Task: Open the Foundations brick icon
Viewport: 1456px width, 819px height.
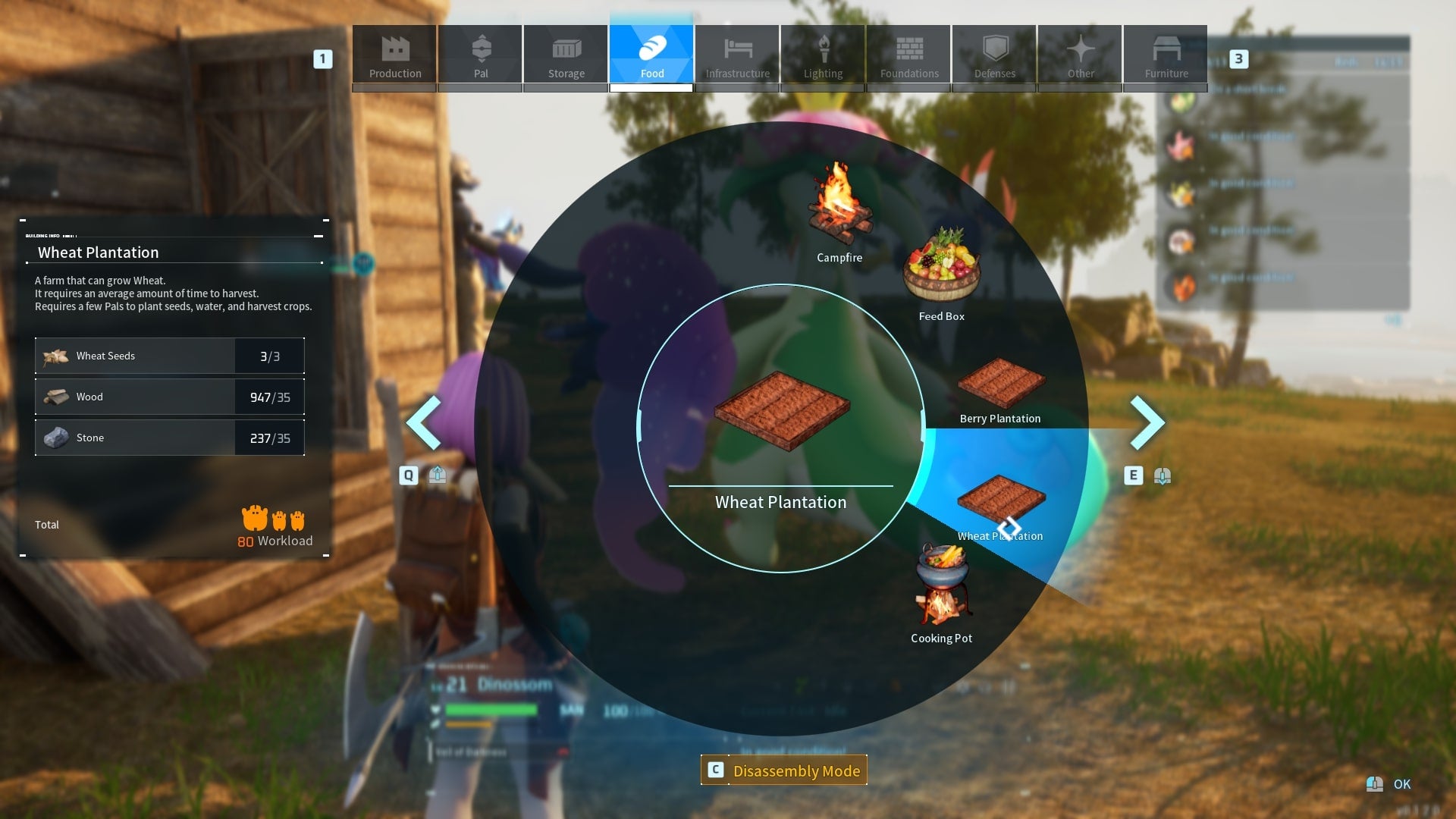Action: tap(908, 53)
